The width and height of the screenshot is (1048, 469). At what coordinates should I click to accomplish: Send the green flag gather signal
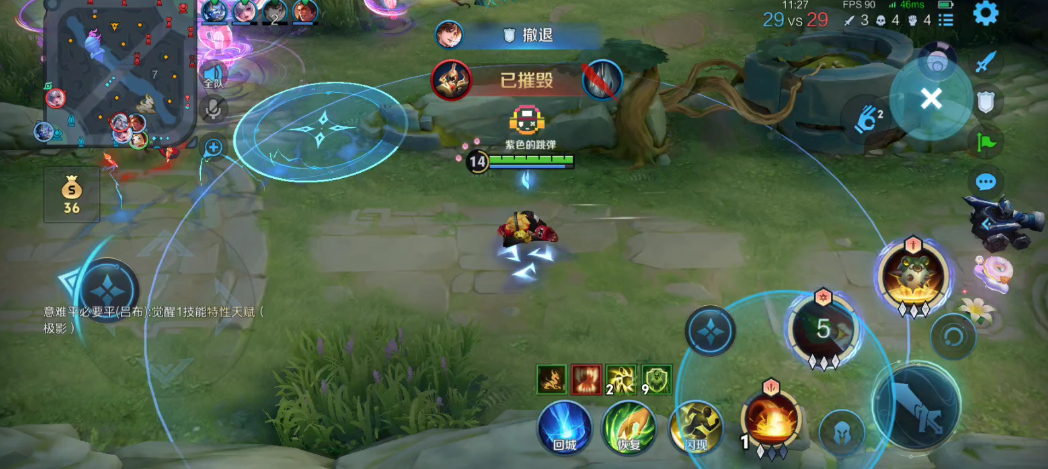pos(987,141)
